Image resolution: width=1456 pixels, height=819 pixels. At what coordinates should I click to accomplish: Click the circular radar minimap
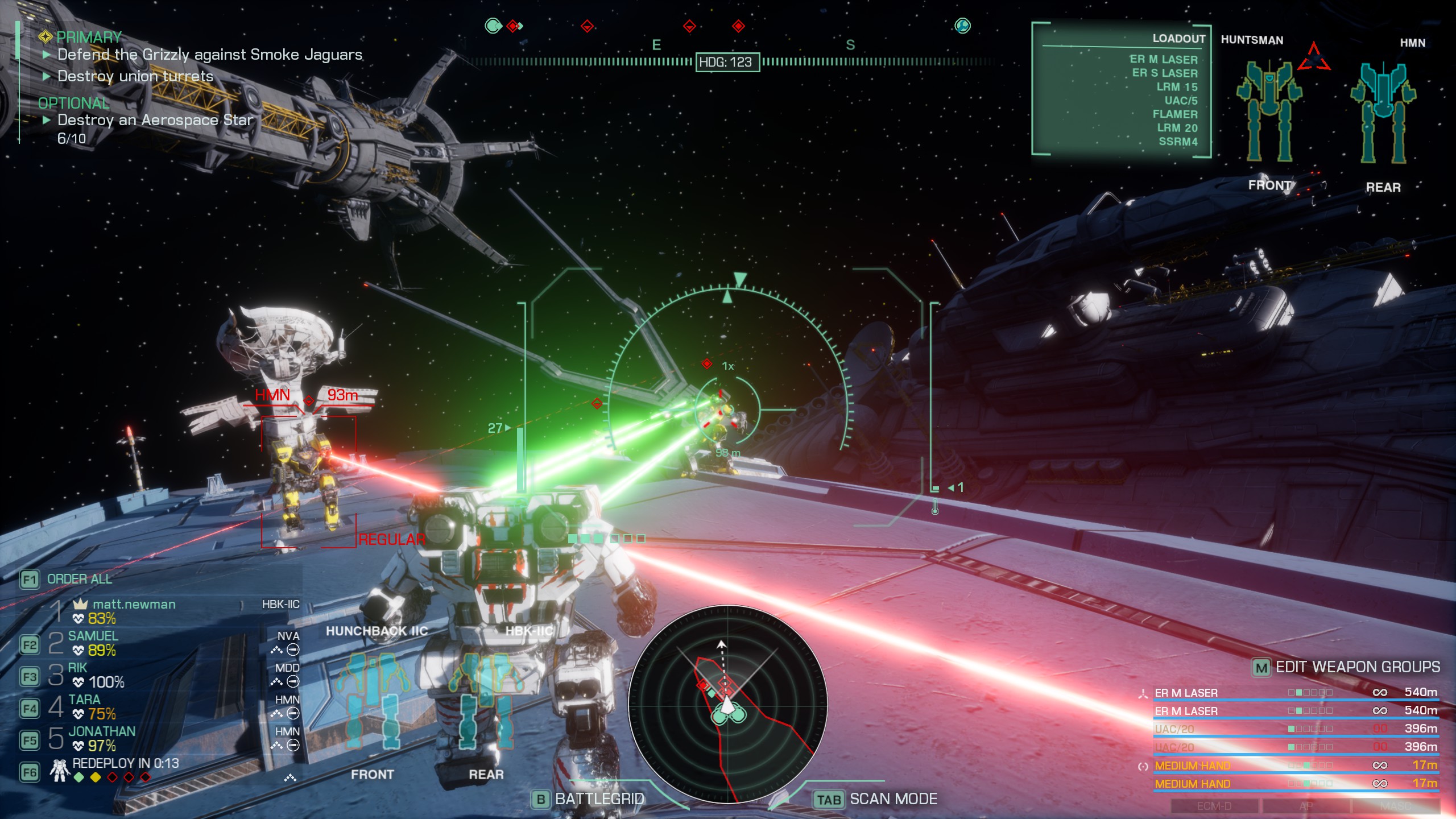coord(727,704)
